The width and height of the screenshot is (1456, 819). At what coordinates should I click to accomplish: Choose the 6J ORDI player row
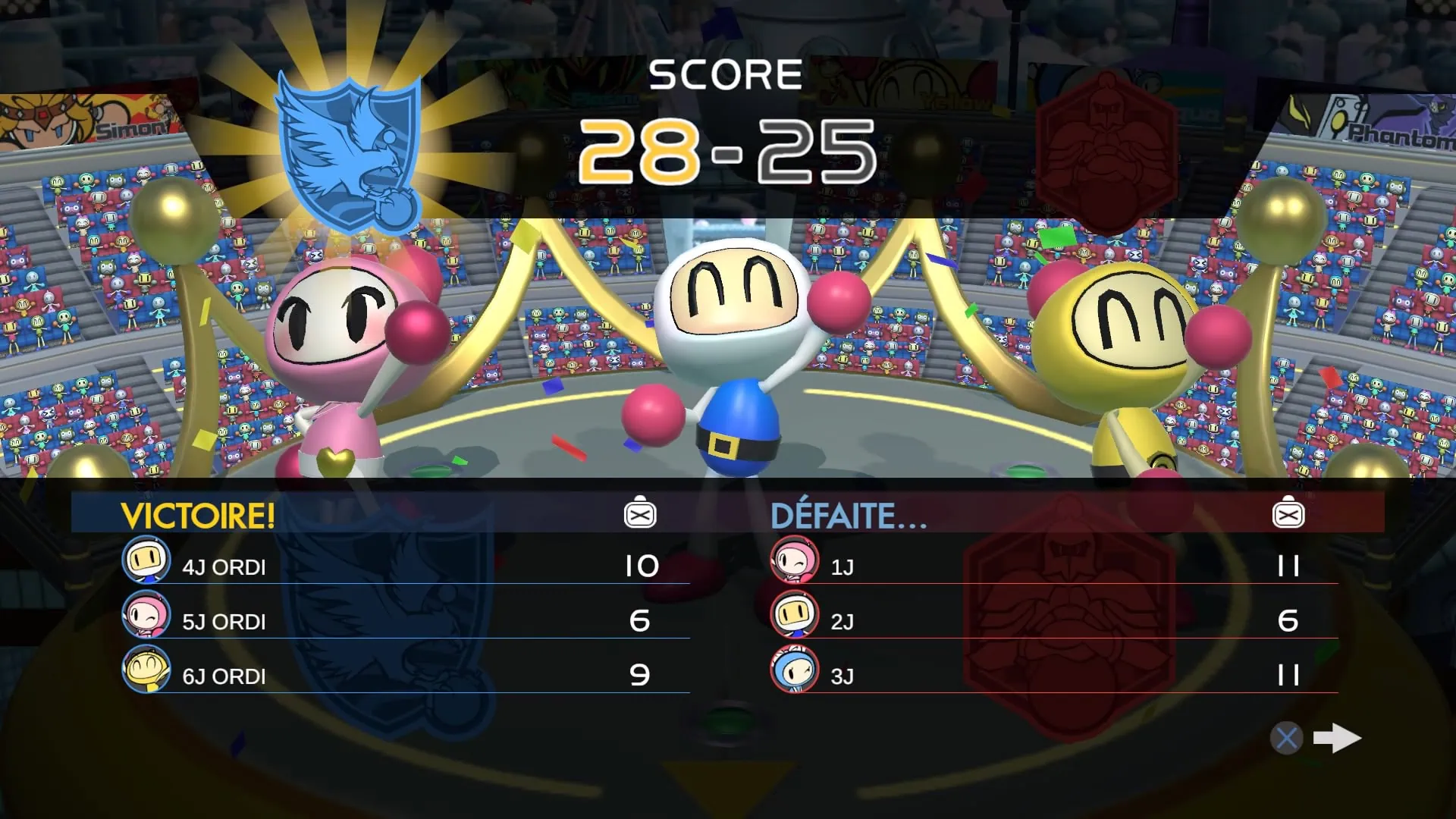[406, 675]
